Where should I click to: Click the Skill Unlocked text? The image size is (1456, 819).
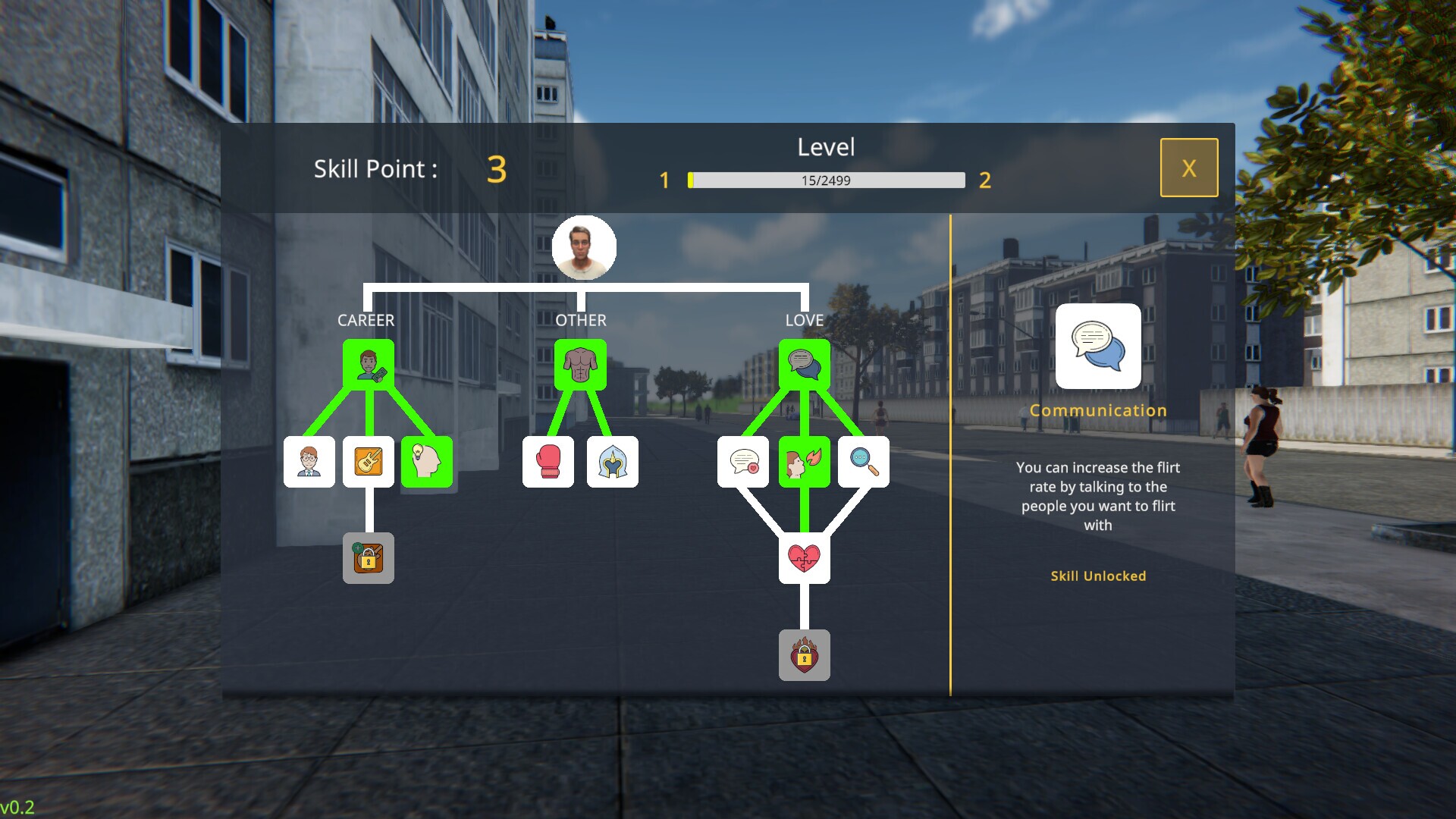[1097, 576]
